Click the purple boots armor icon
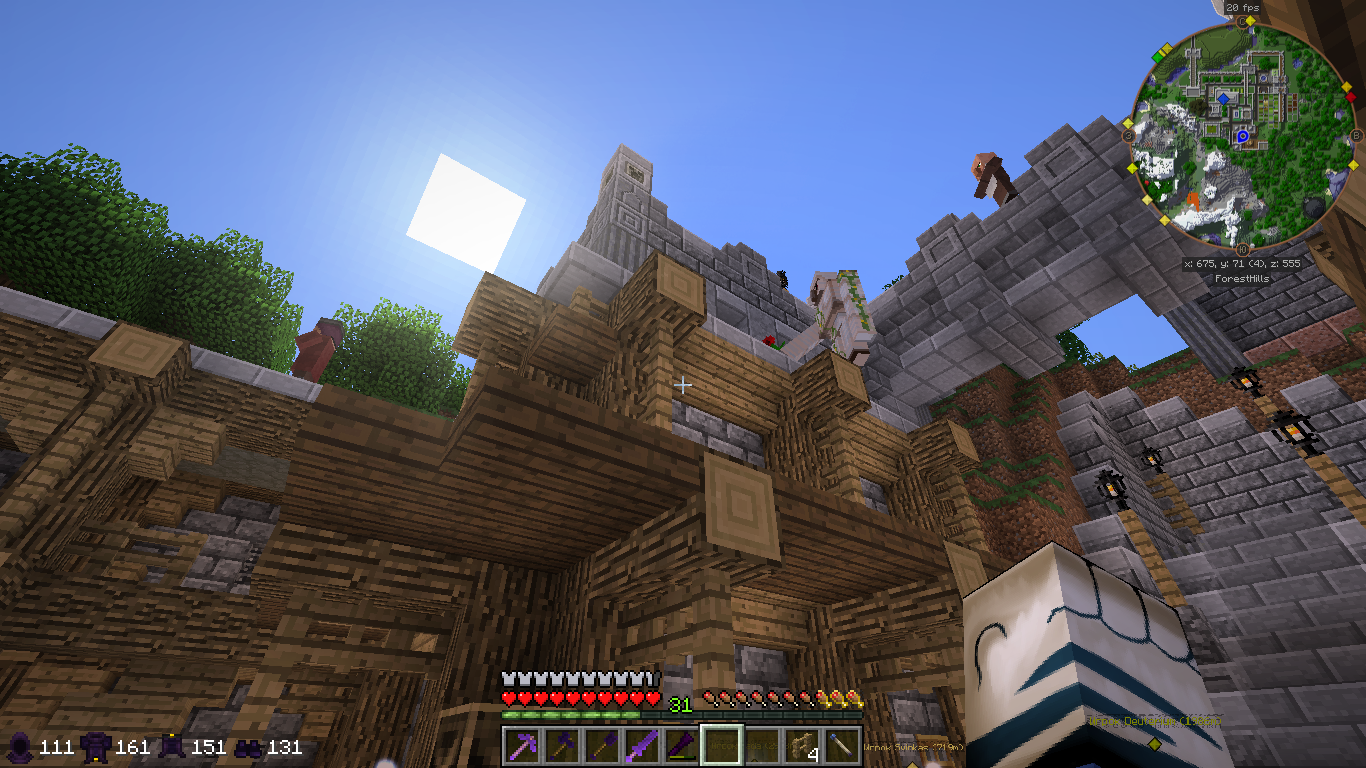 [x=249, y=747]
